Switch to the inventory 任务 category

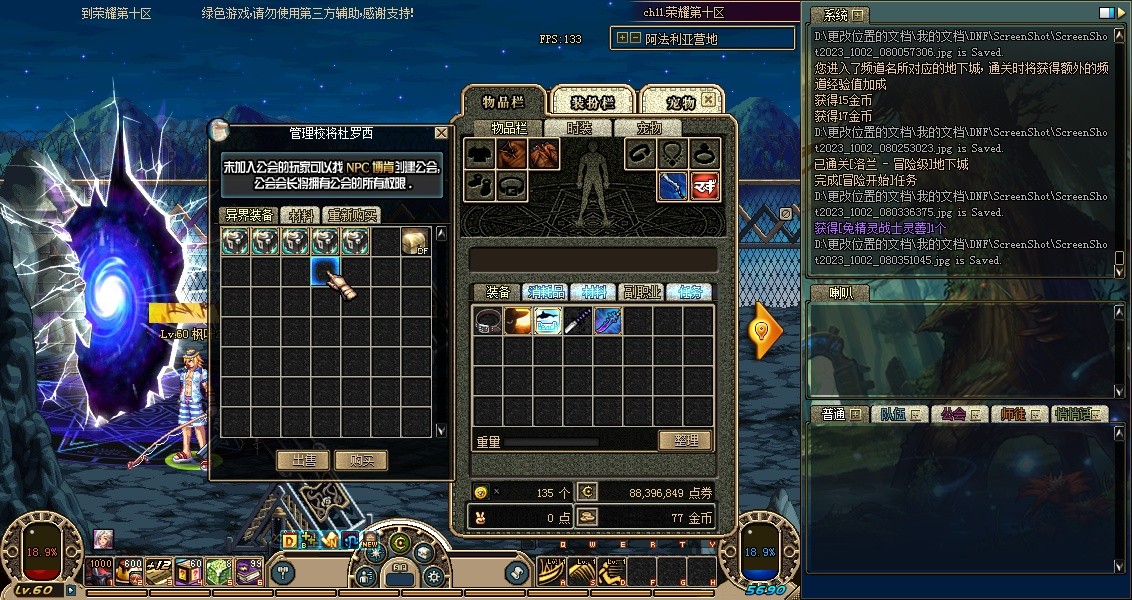click(689, 292)
